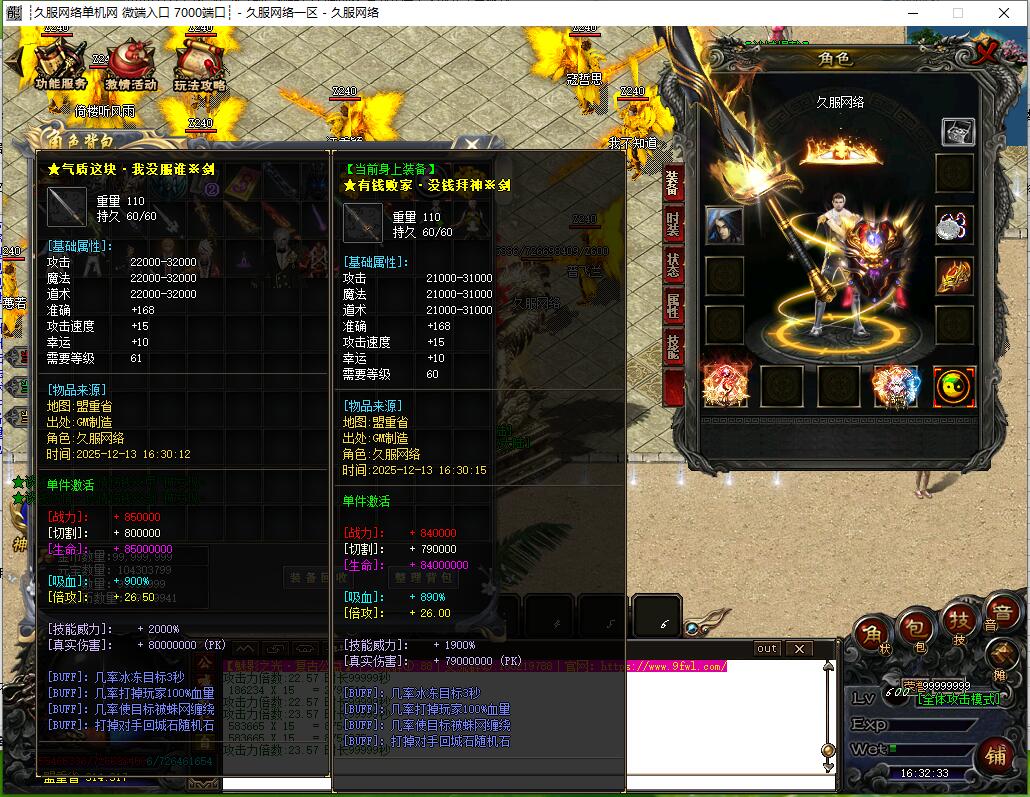Close the 角色 character panel

988,54
